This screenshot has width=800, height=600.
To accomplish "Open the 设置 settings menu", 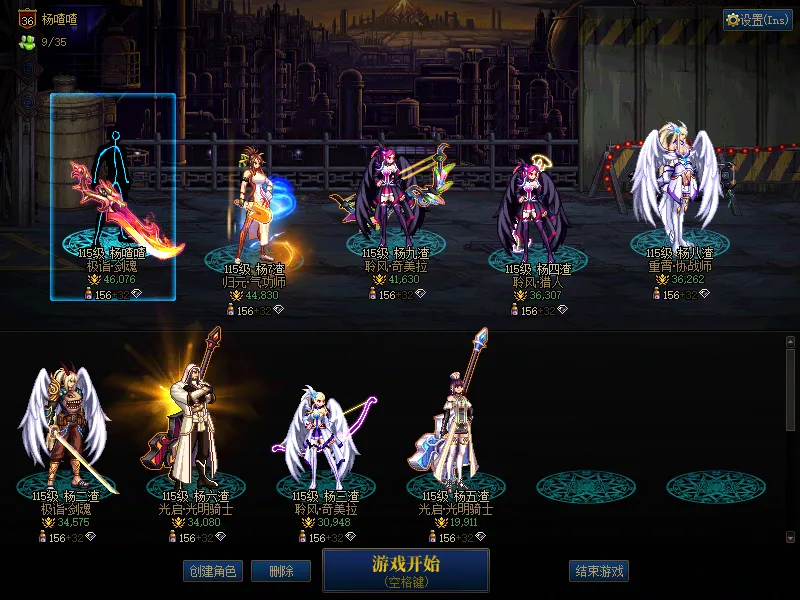I will click(x=757, y=20).
